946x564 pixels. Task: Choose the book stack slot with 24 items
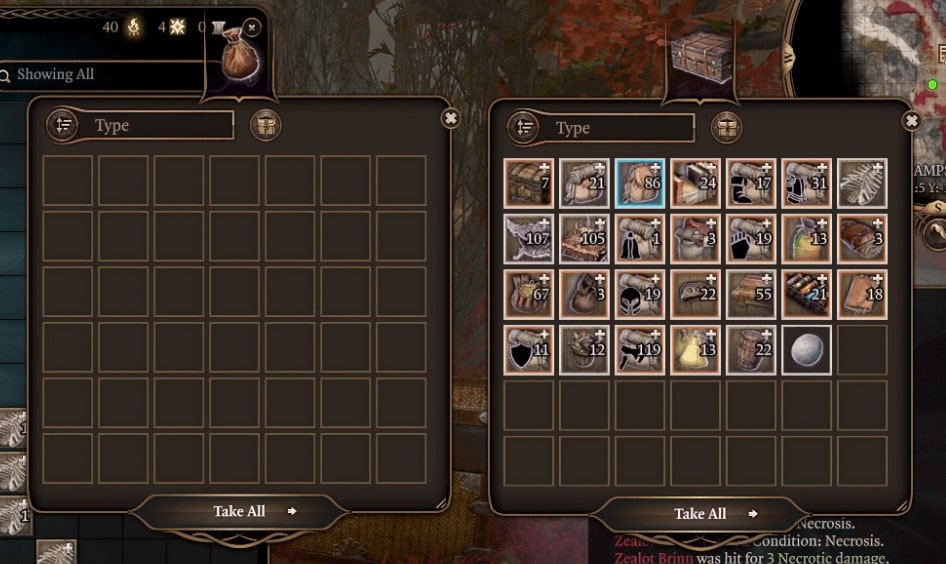(x=696, y=183)
